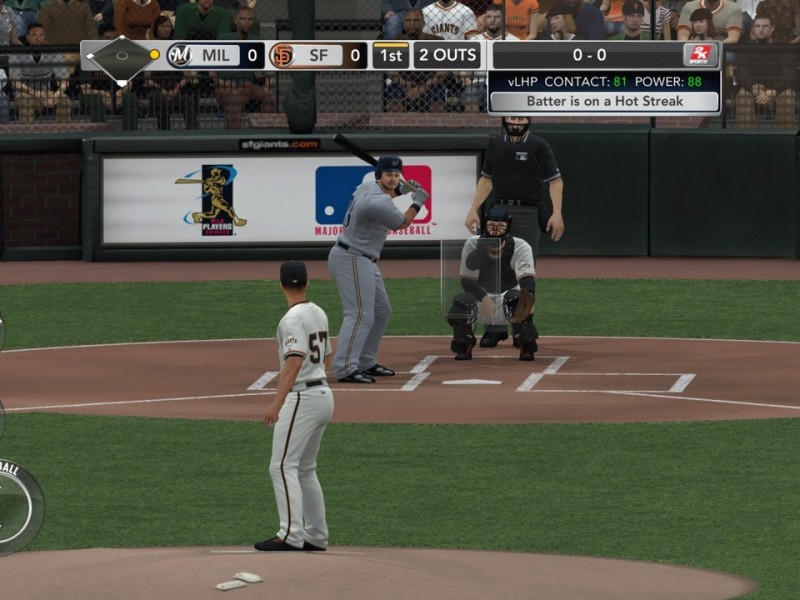The height and width of the screenshot is (600, 800).
Task: Select the San Francisco Giants team logo
Action: (282, 55)
